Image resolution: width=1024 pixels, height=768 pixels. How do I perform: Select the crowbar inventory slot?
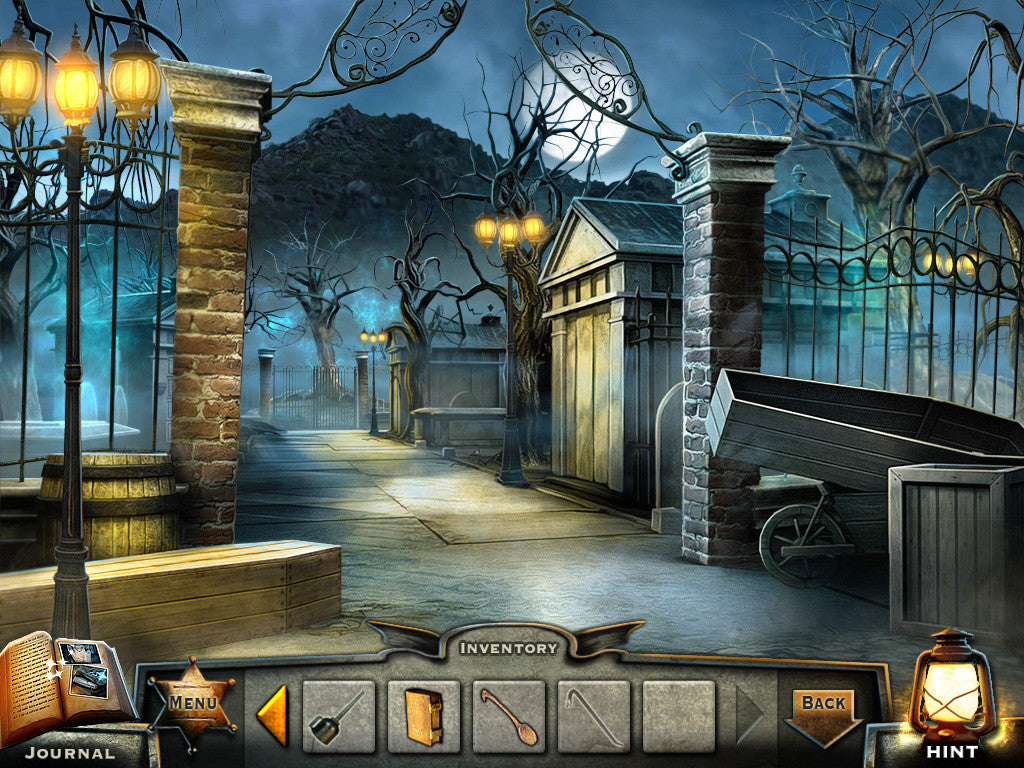point(594,716)
